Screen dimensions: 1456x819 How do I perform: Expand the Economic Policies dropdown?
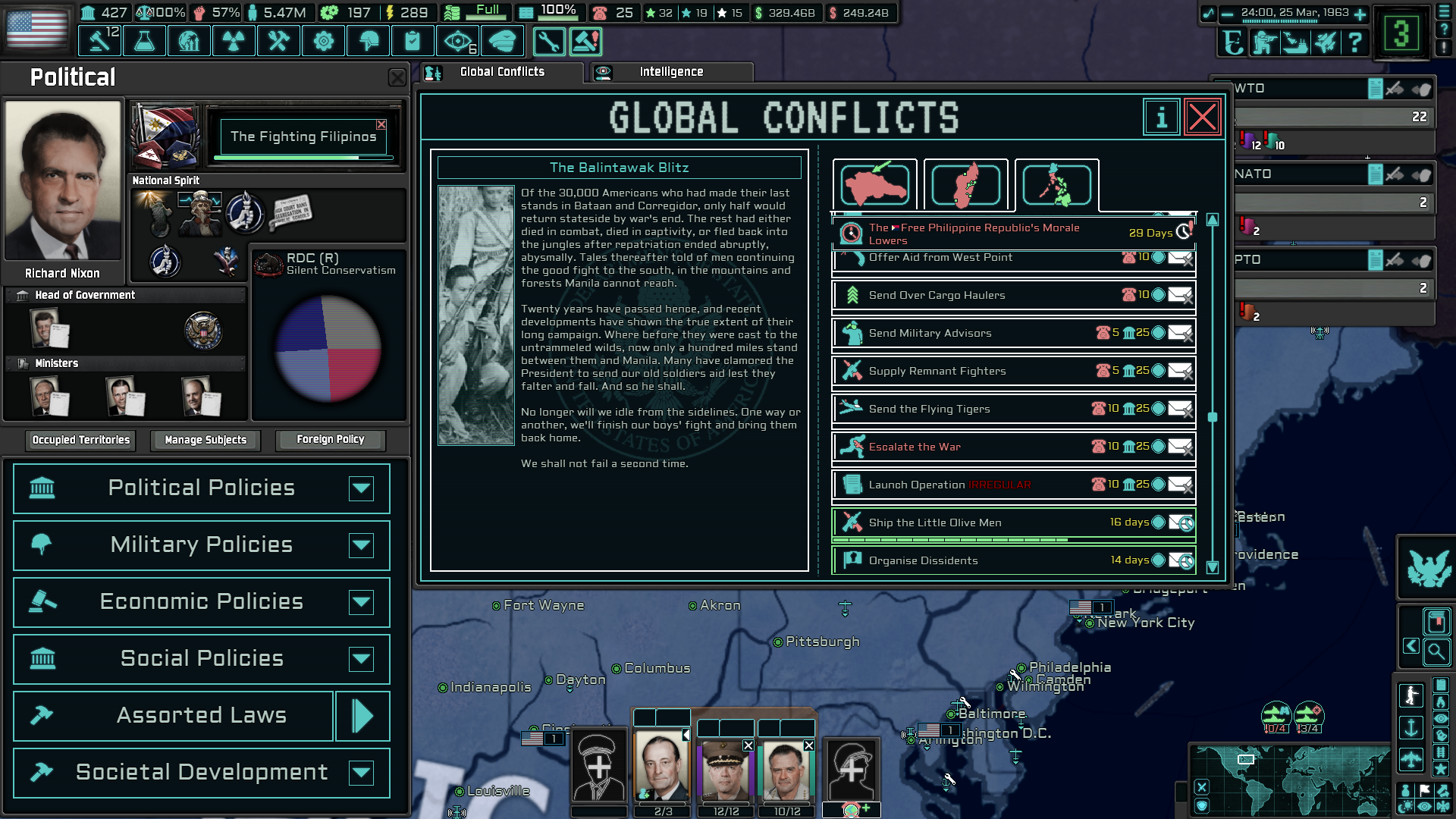(x=362, y=602)
